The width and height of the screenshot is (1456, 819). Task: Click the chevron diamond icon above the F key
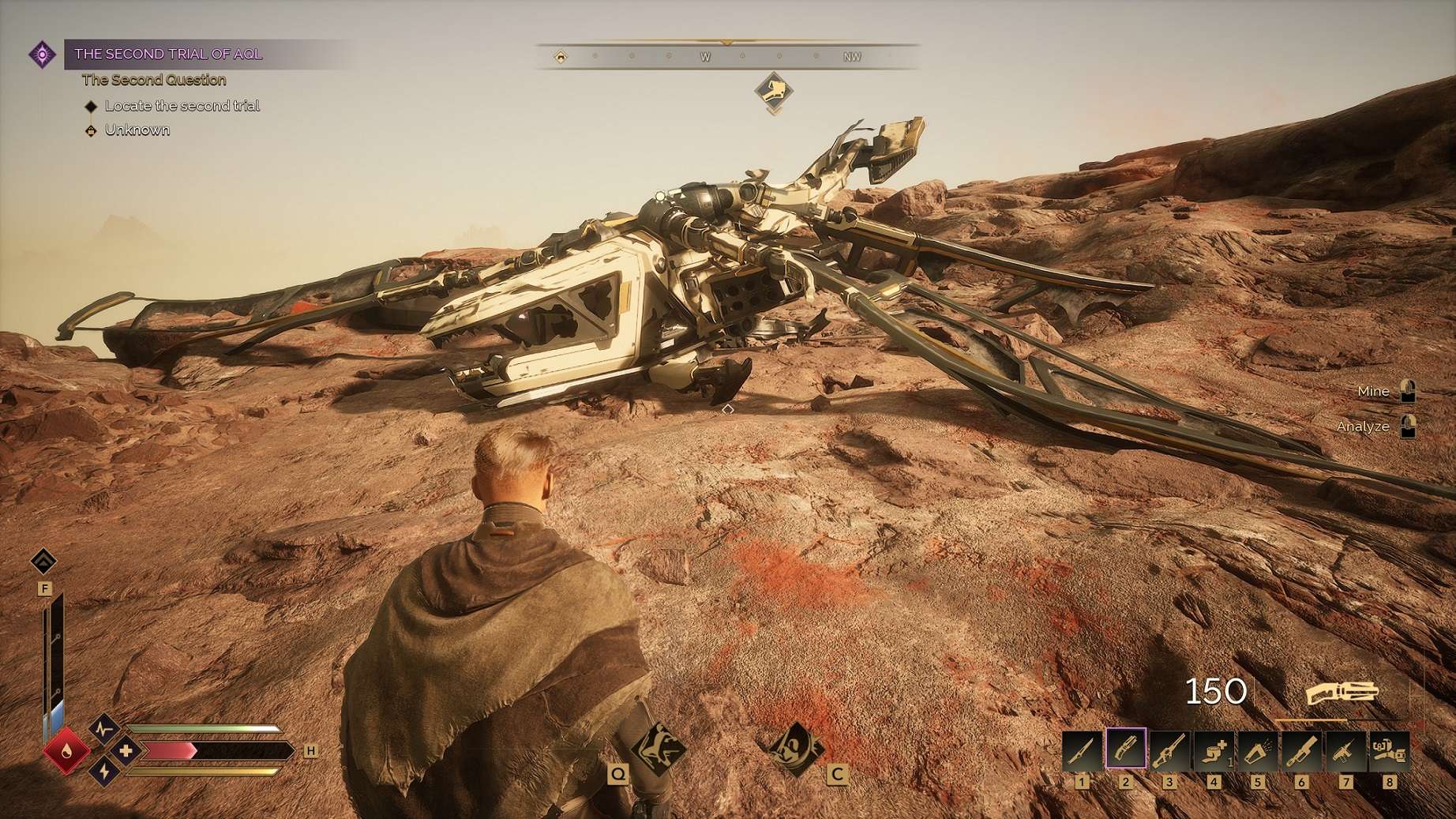point(43,562)
